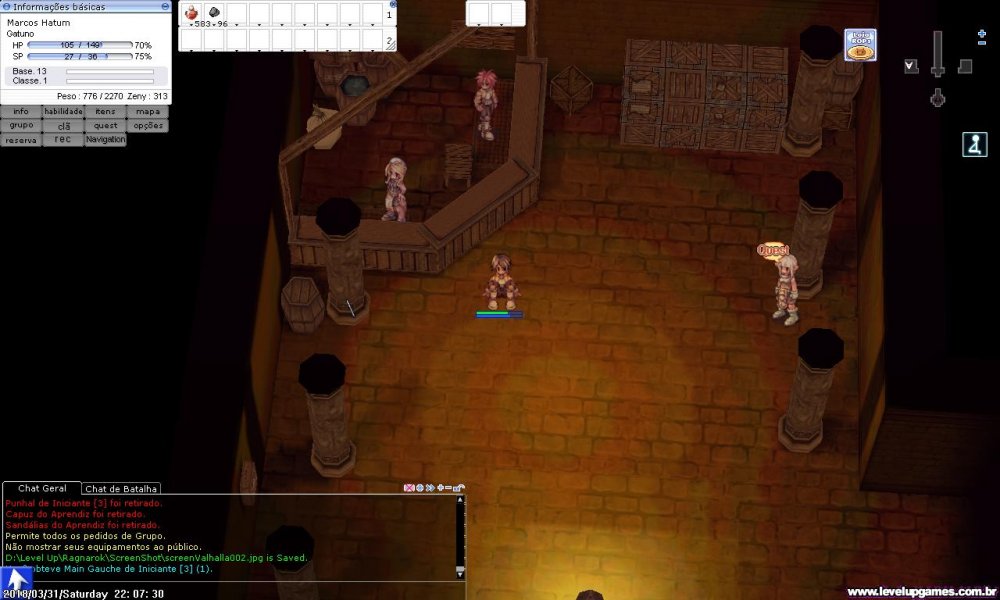
Task: Use the red potion hotbar slot
Action: [x=191, y=14]
